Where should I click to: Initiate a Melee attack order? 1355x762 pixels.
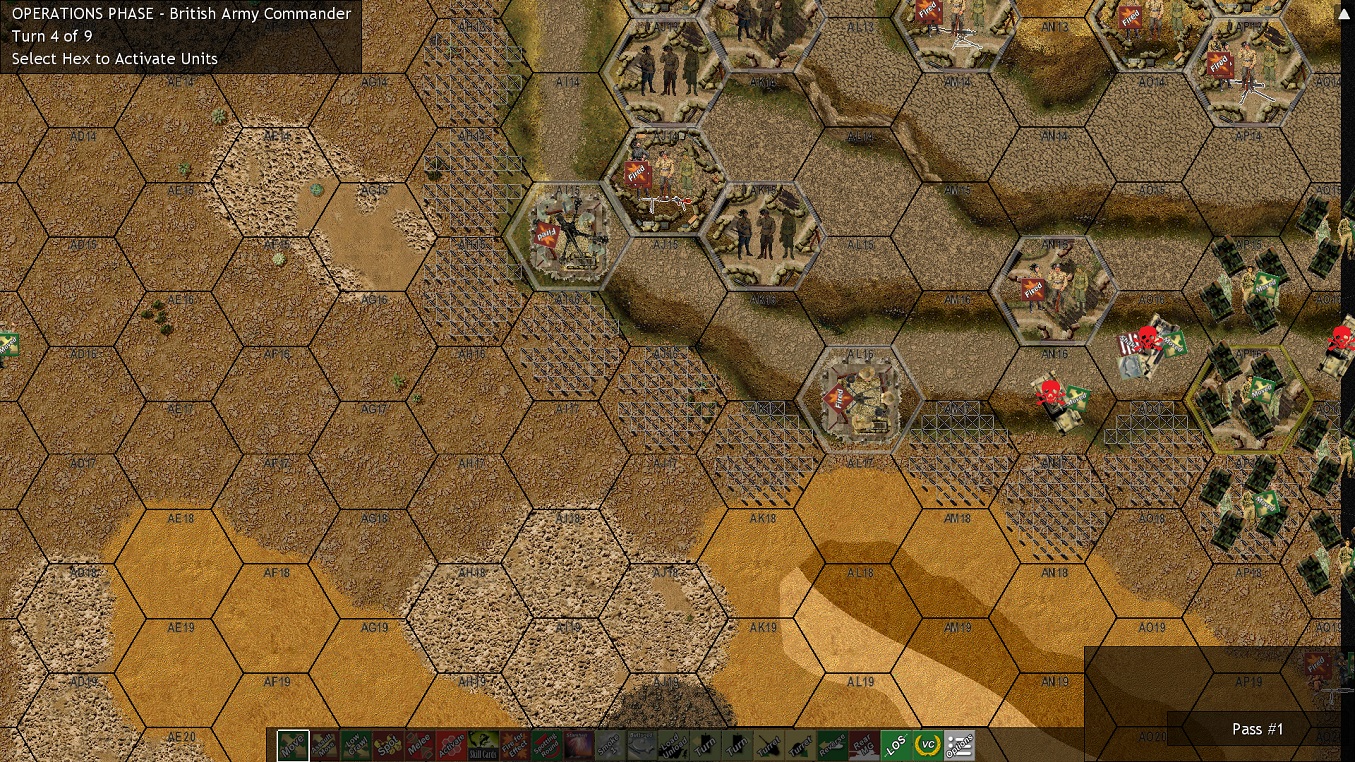420,745
